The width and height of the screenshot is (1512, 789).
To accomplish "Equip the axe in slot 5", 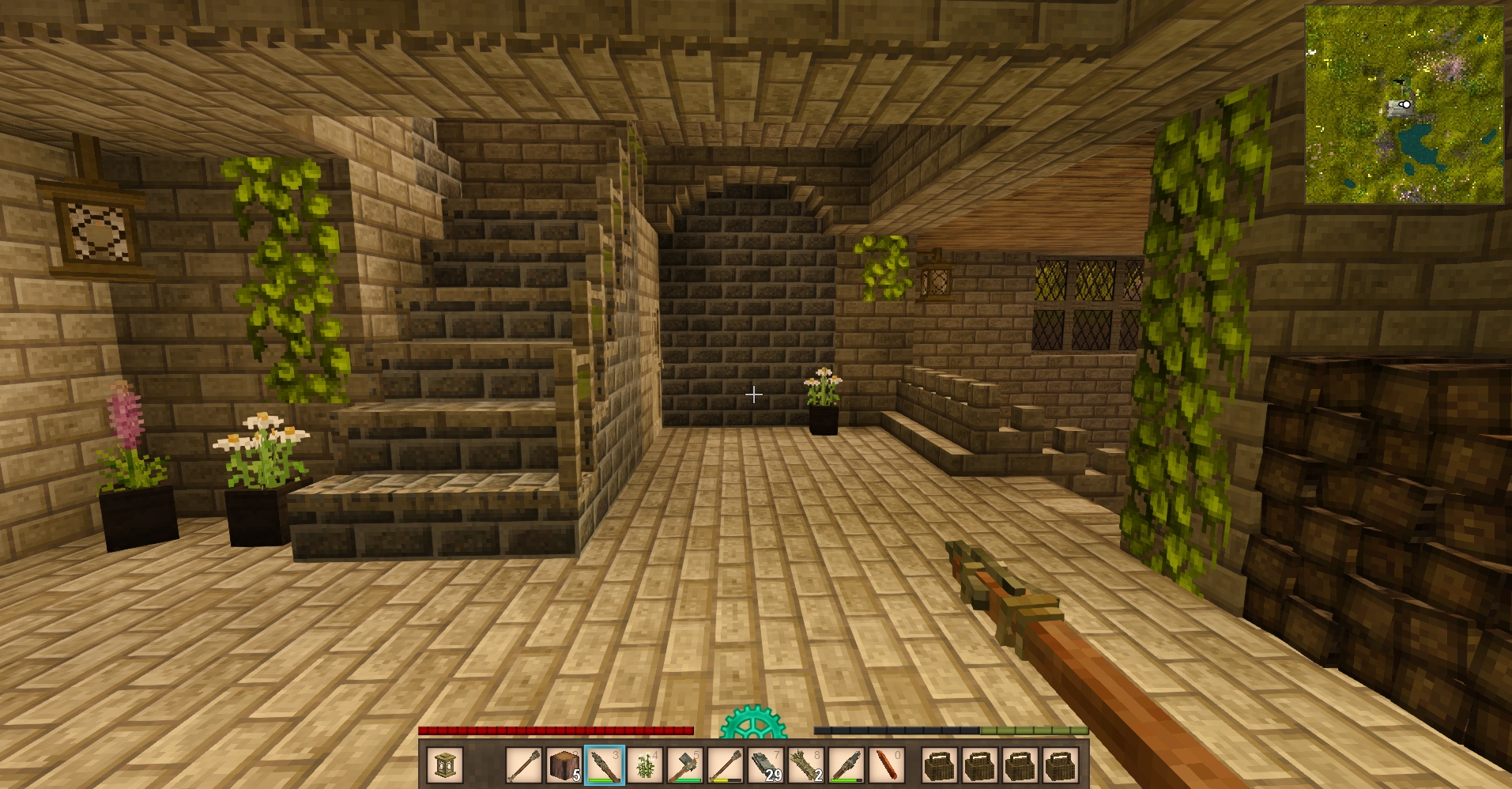I will coord(685,765).
